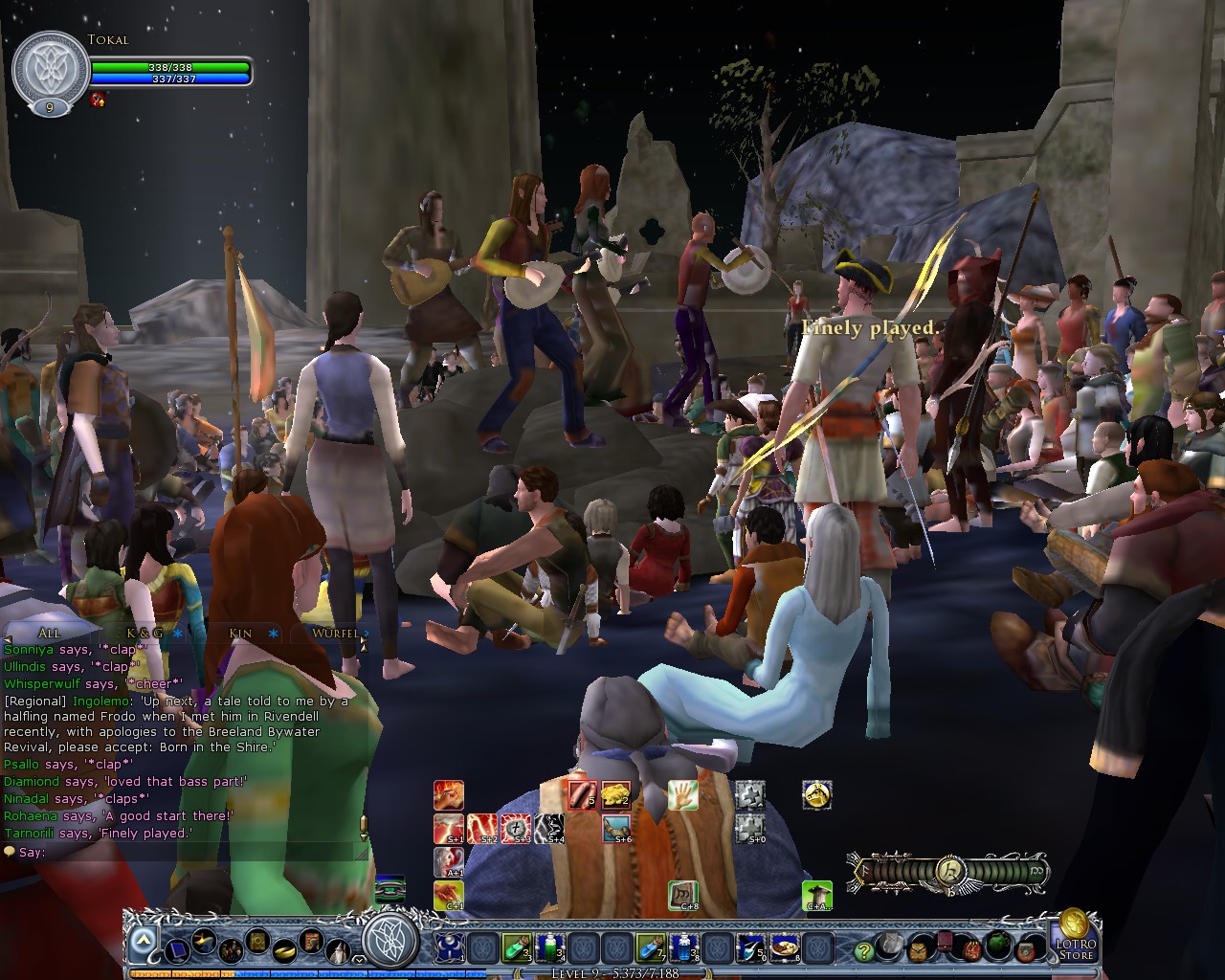Click the Tokal character portrait emblem
This screenshot has height=980, width=1225.
[51, 72]
